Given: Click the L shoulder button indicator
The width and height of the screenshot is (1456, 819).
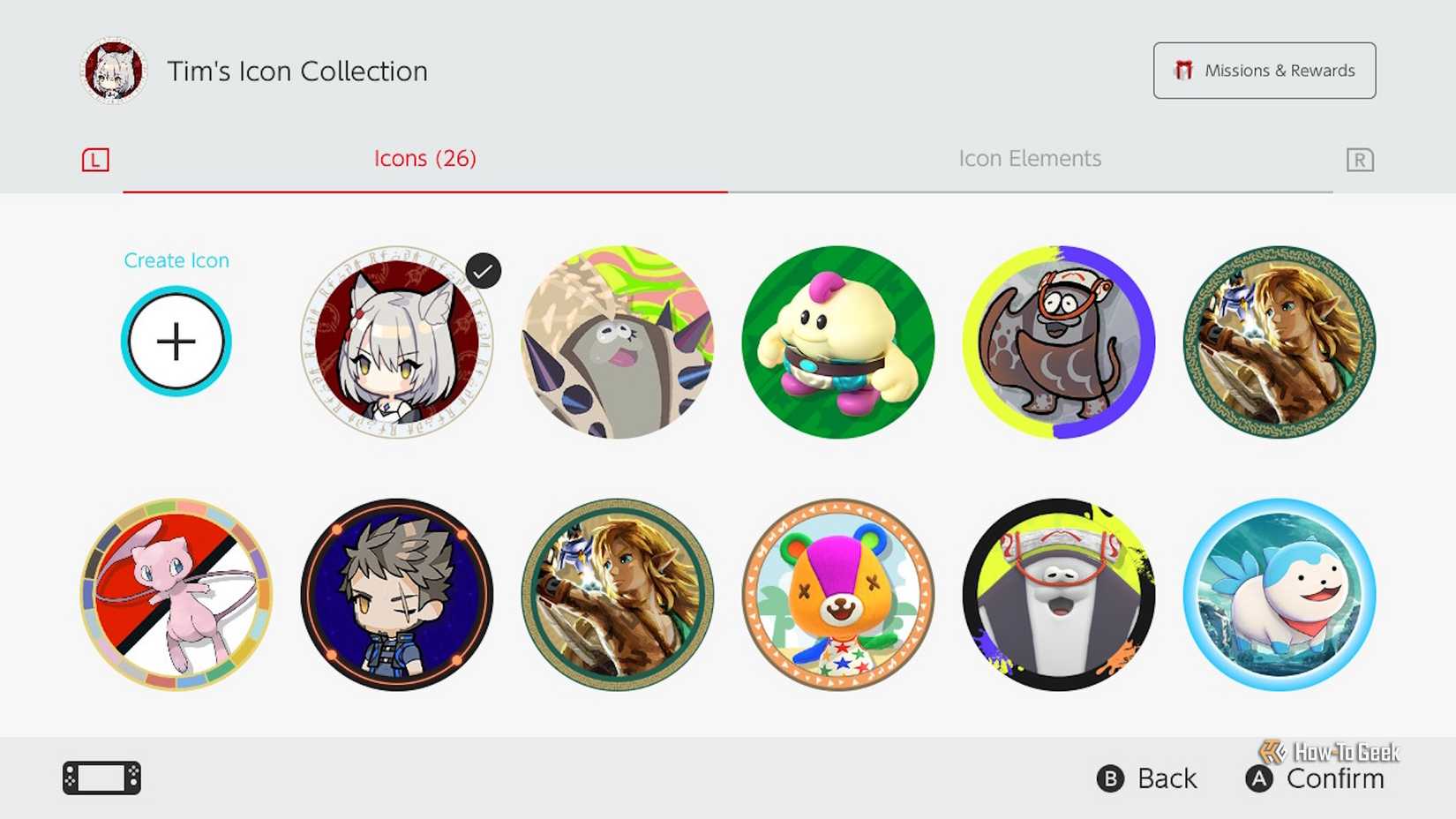Looking at the screenshot, I should click(x=96, y=160).
